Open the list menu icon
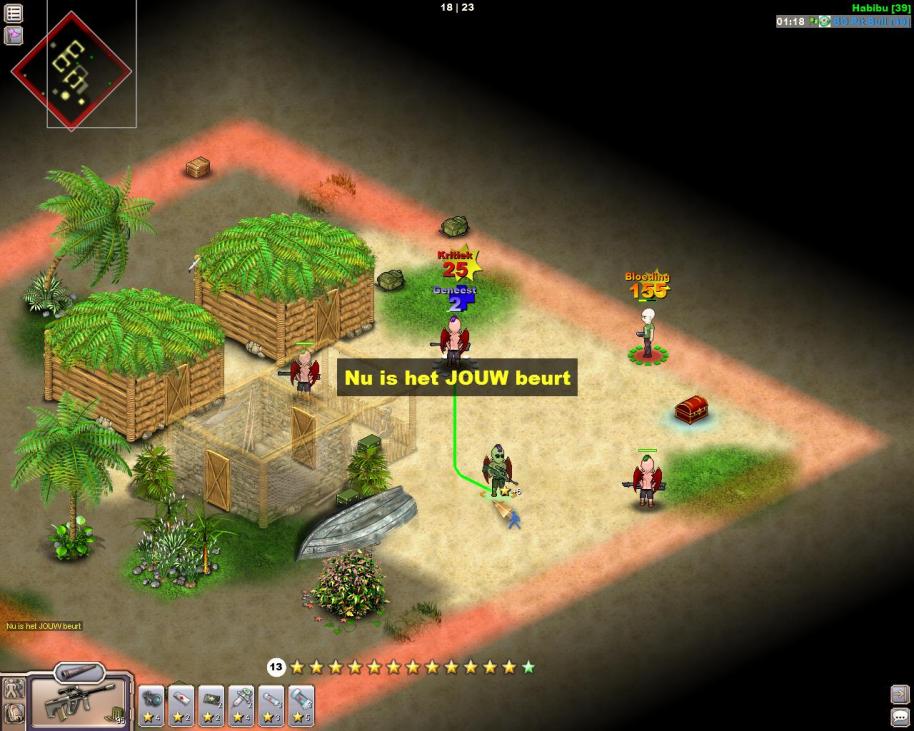This screenshot has width=914, height=731. click(14, 13)
